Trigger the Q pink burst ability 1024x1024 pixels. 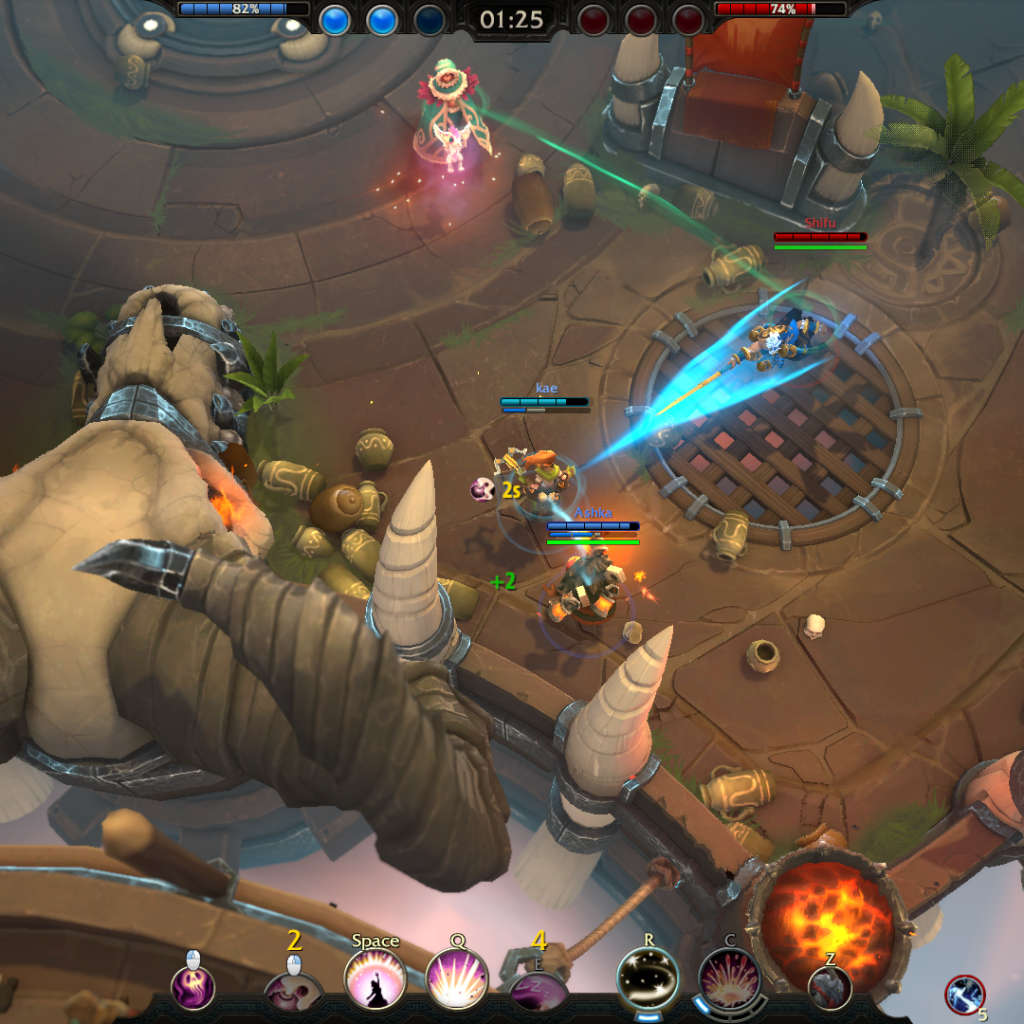pyautogui.click(x=457, y=979)
